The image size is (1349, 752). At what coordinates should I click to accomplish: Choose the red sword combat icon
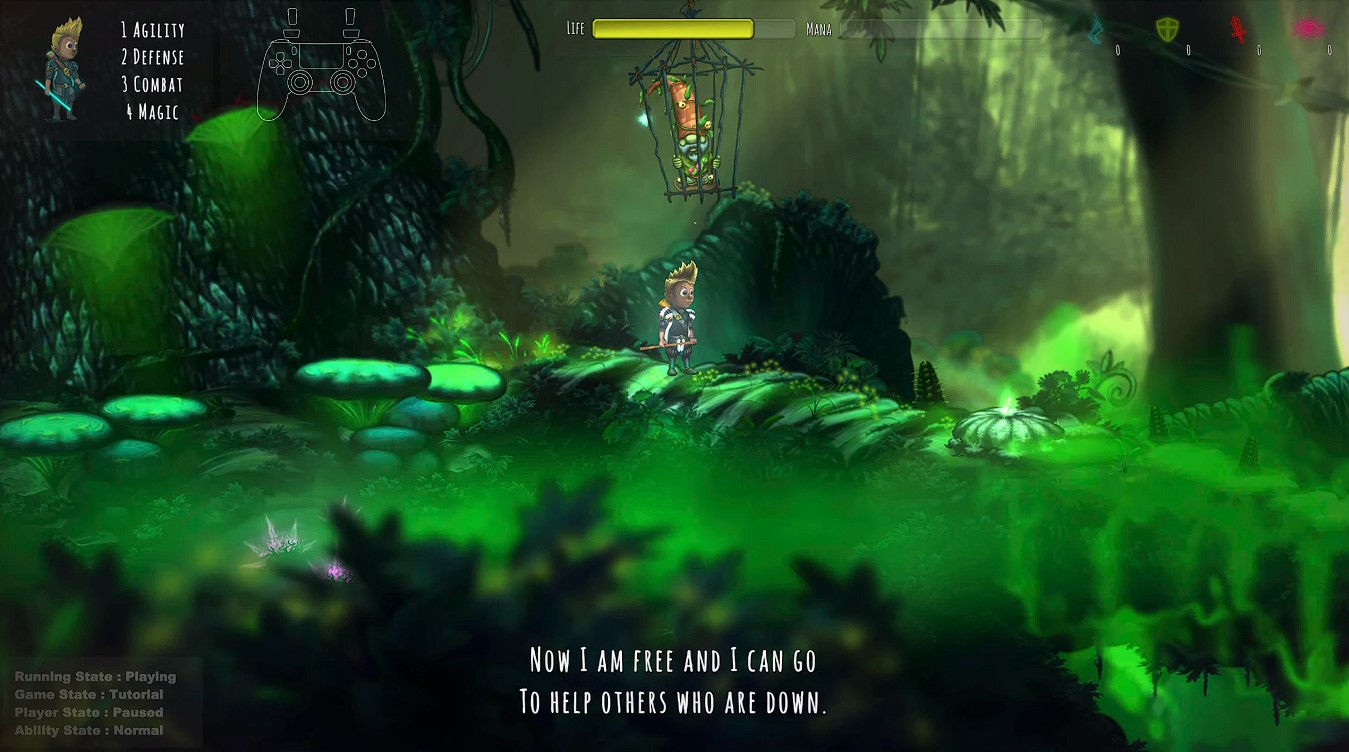[1238, 30]
